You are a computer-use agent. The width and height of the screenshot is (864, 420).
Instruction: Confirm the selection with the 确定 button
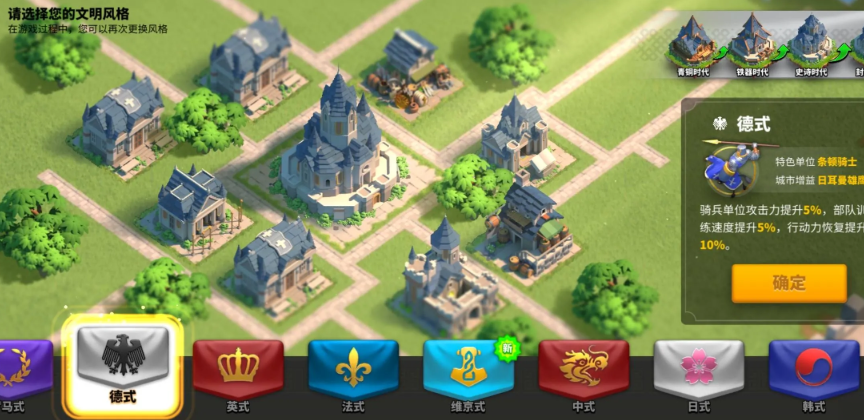[x=788, y=283]
